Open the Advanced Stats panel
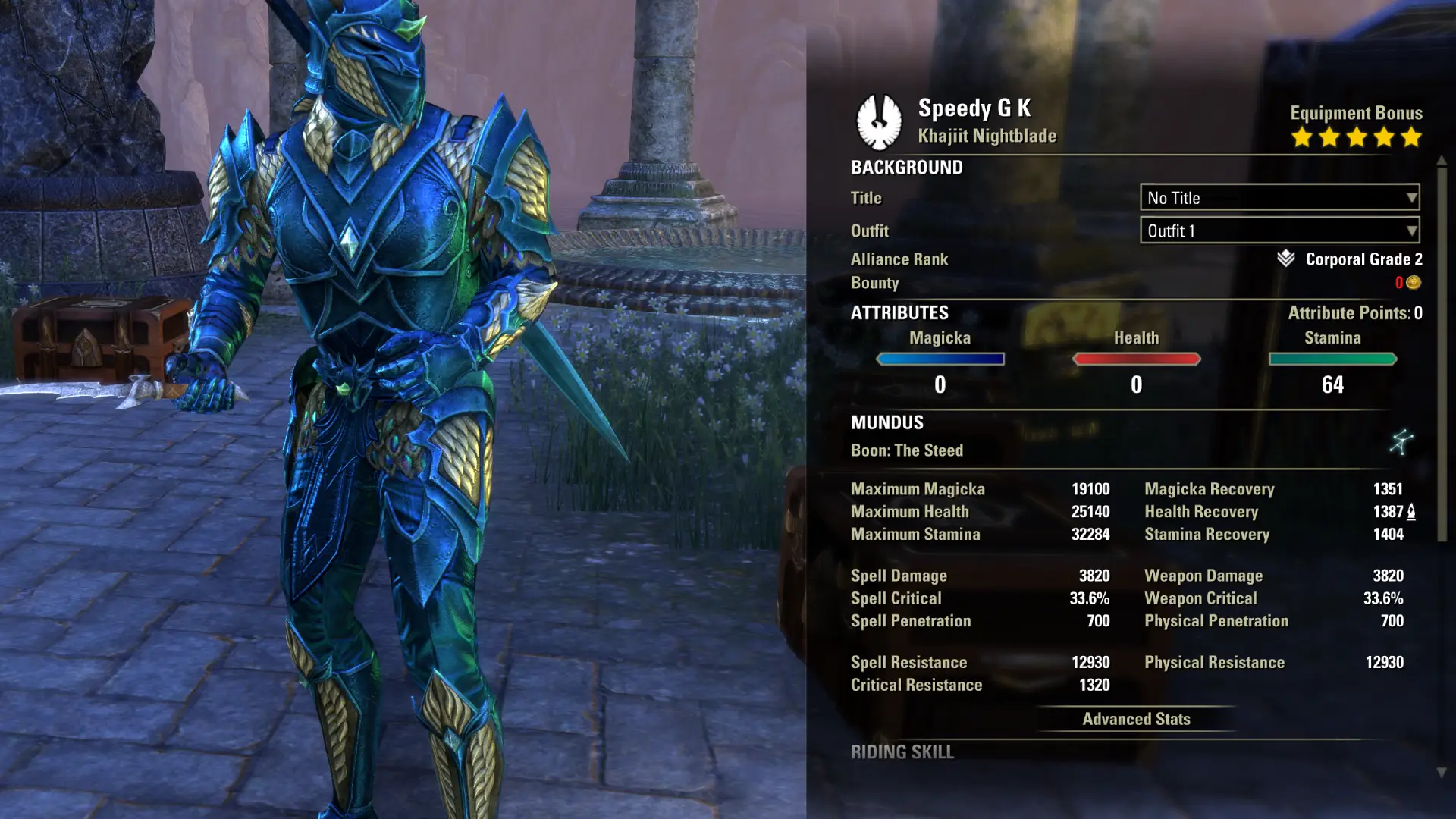The image size is (1456, 819). pos(1136,719)
